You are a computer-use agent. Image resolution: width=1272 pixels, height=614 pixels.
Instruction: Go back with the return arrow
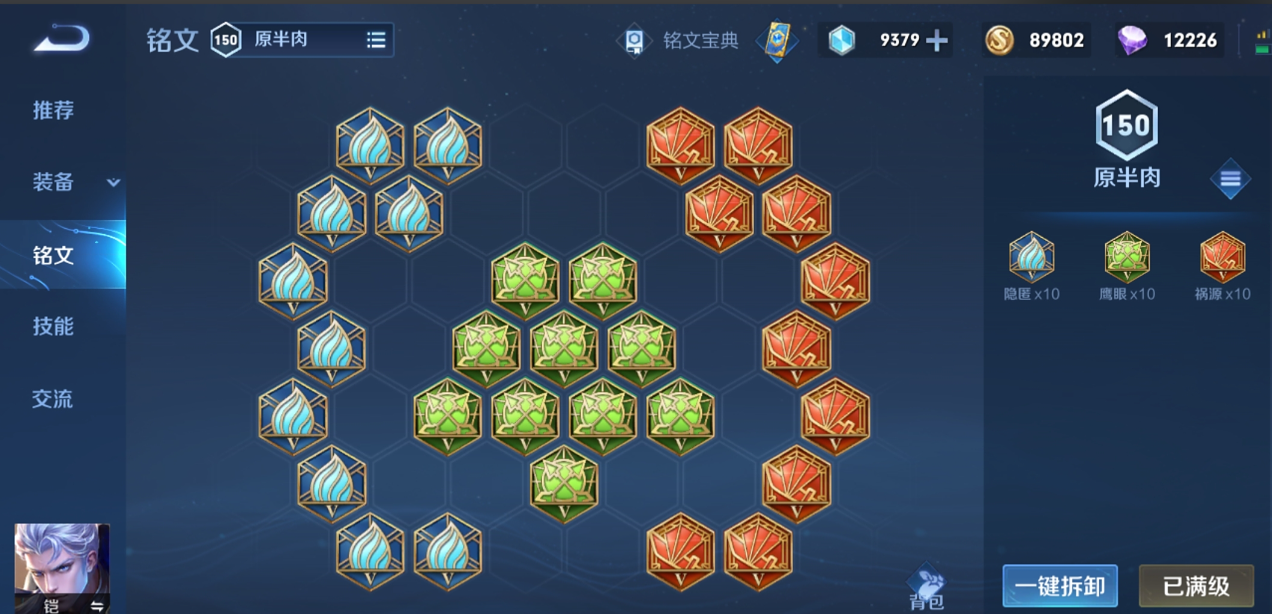click(62, 40)
